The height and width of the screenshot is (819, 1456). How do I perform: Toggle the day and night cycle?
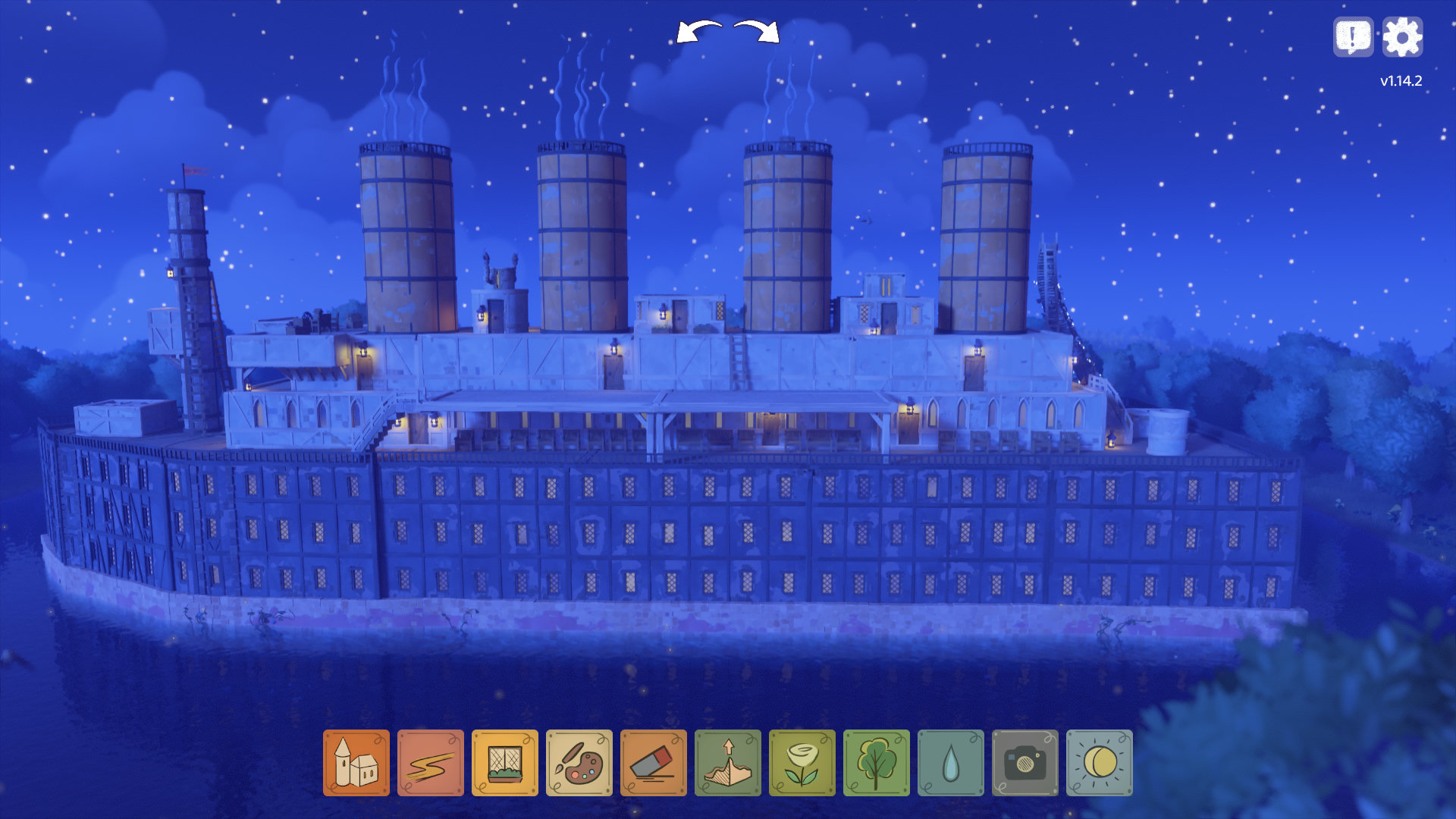[1099, 763]
